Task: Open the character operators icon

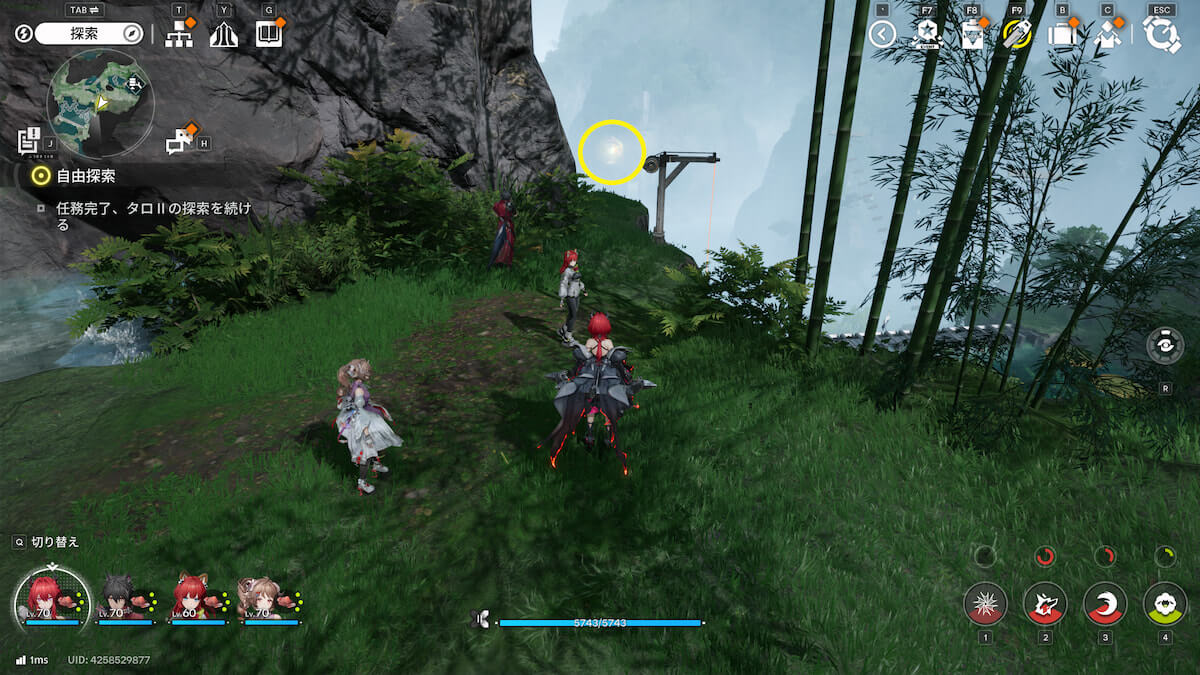Action: pos(1106,35)
